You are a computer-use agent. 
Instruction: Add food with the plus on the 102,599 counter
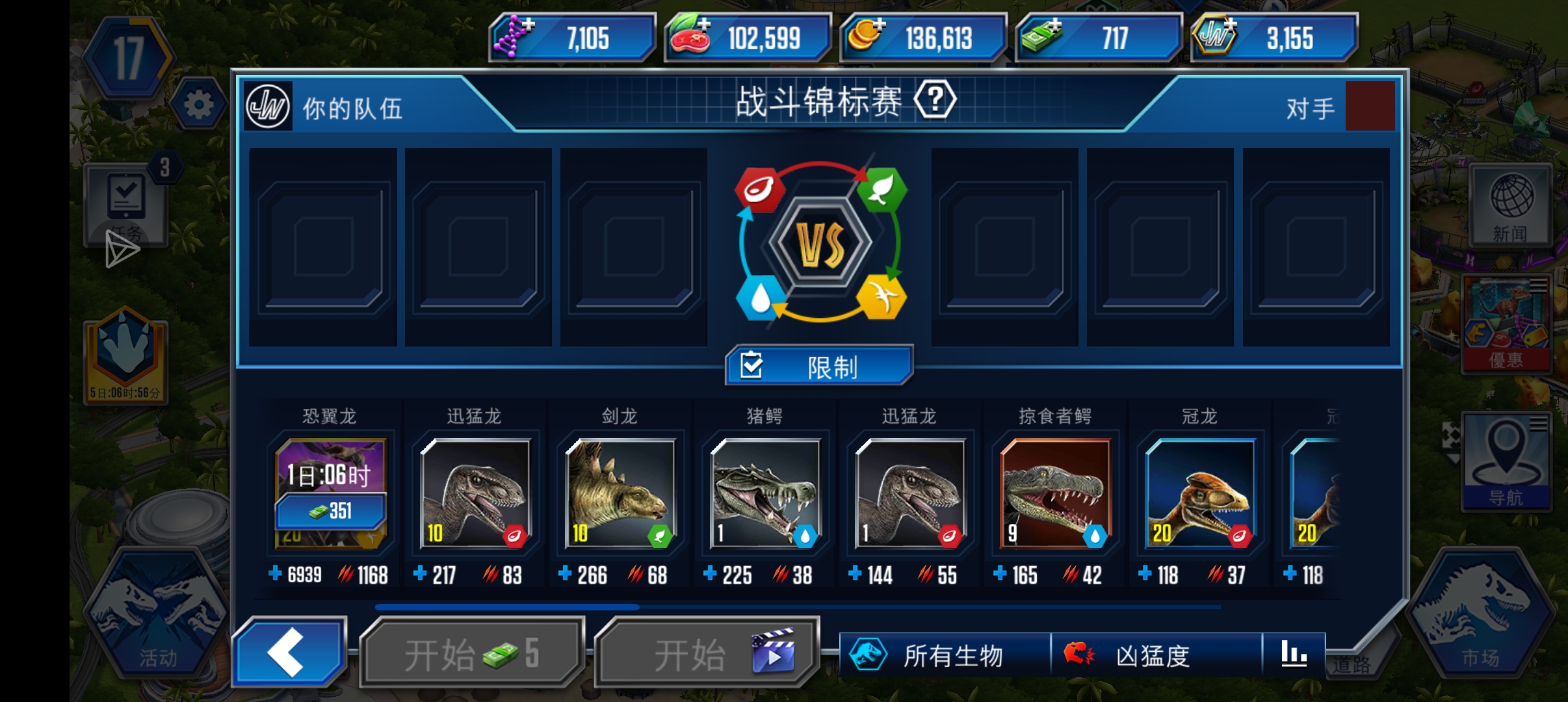(x=704, y=24)
